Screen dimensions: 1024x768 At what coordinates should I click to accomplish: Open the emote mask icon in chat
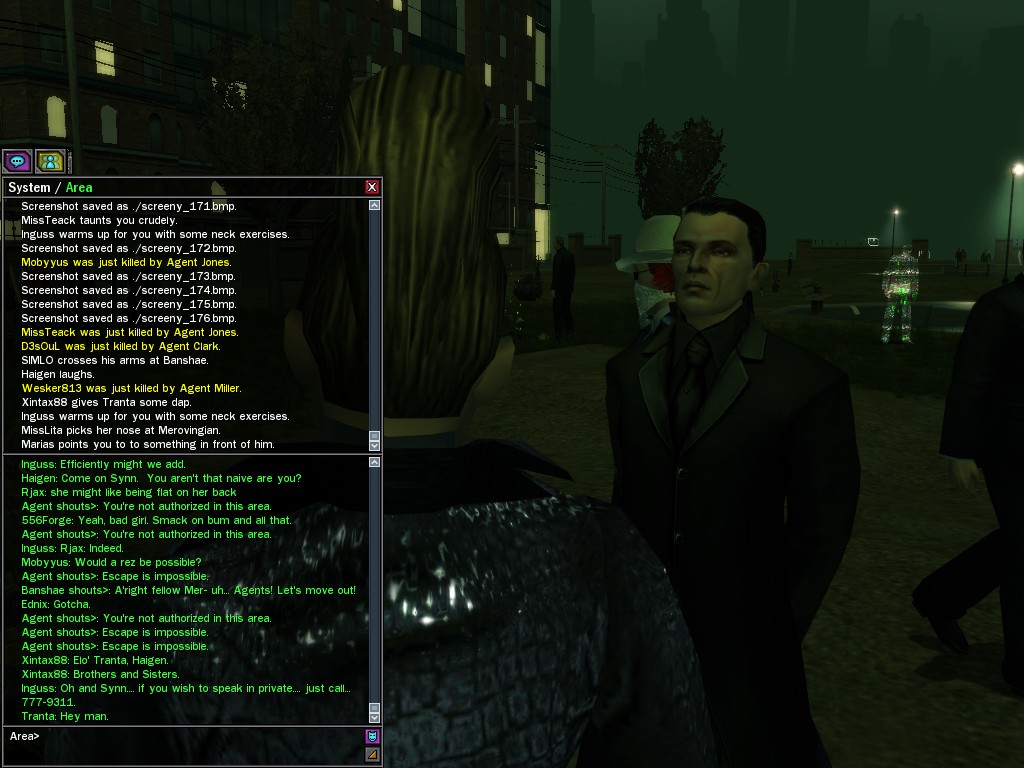pos(373,737)
